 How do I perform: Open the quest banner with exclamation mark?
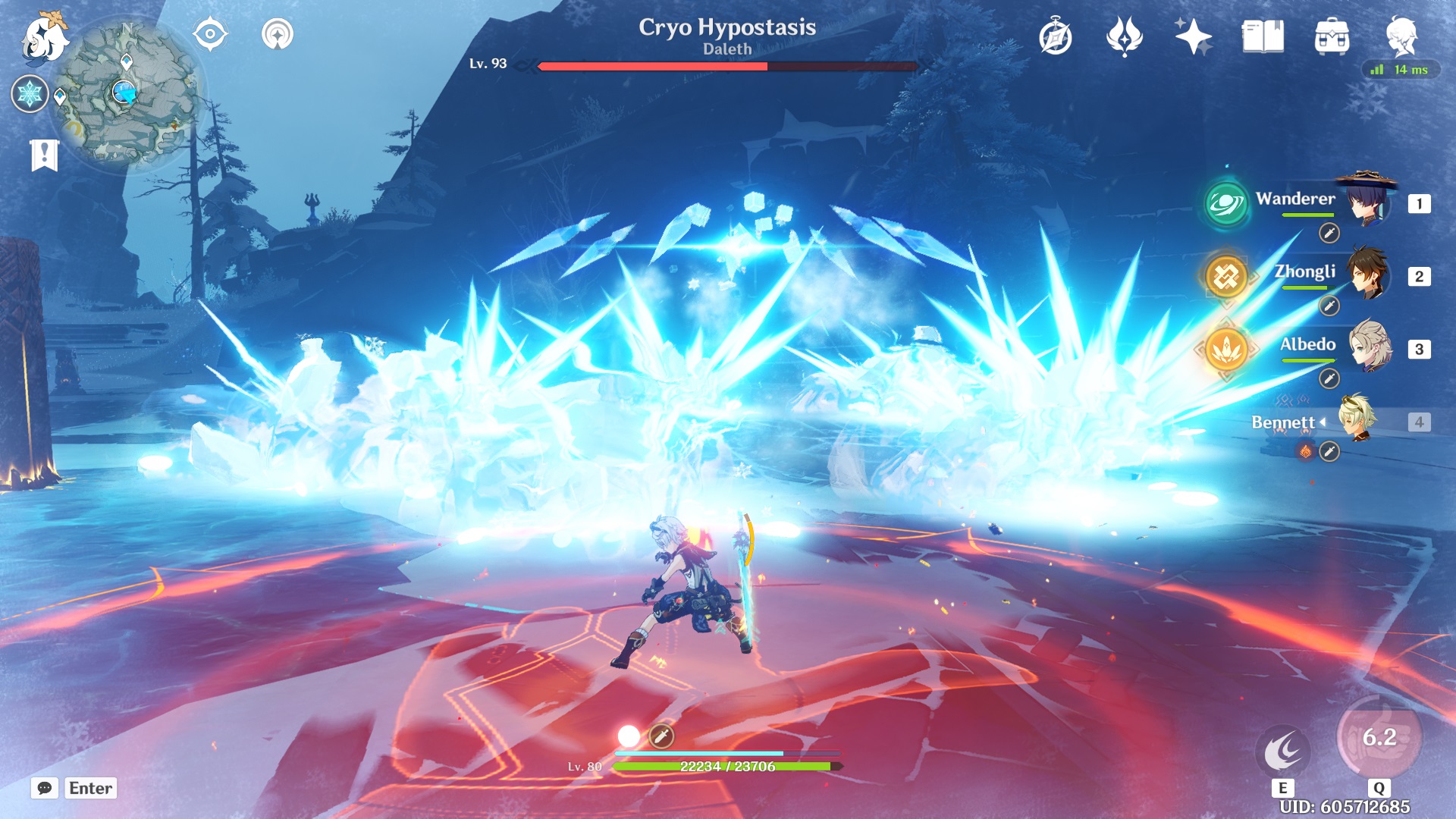[x=45, y=155]
